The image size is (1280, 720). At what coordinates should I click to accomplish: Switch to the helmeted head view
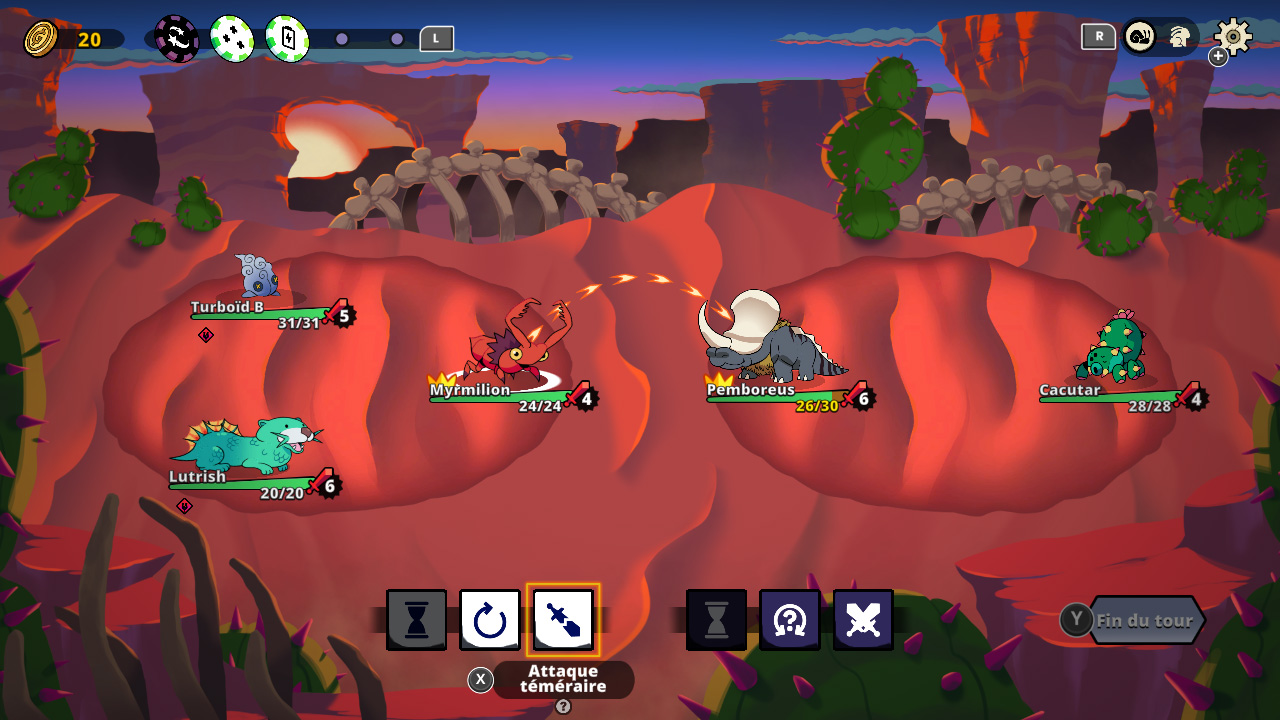coord(1179,38)
